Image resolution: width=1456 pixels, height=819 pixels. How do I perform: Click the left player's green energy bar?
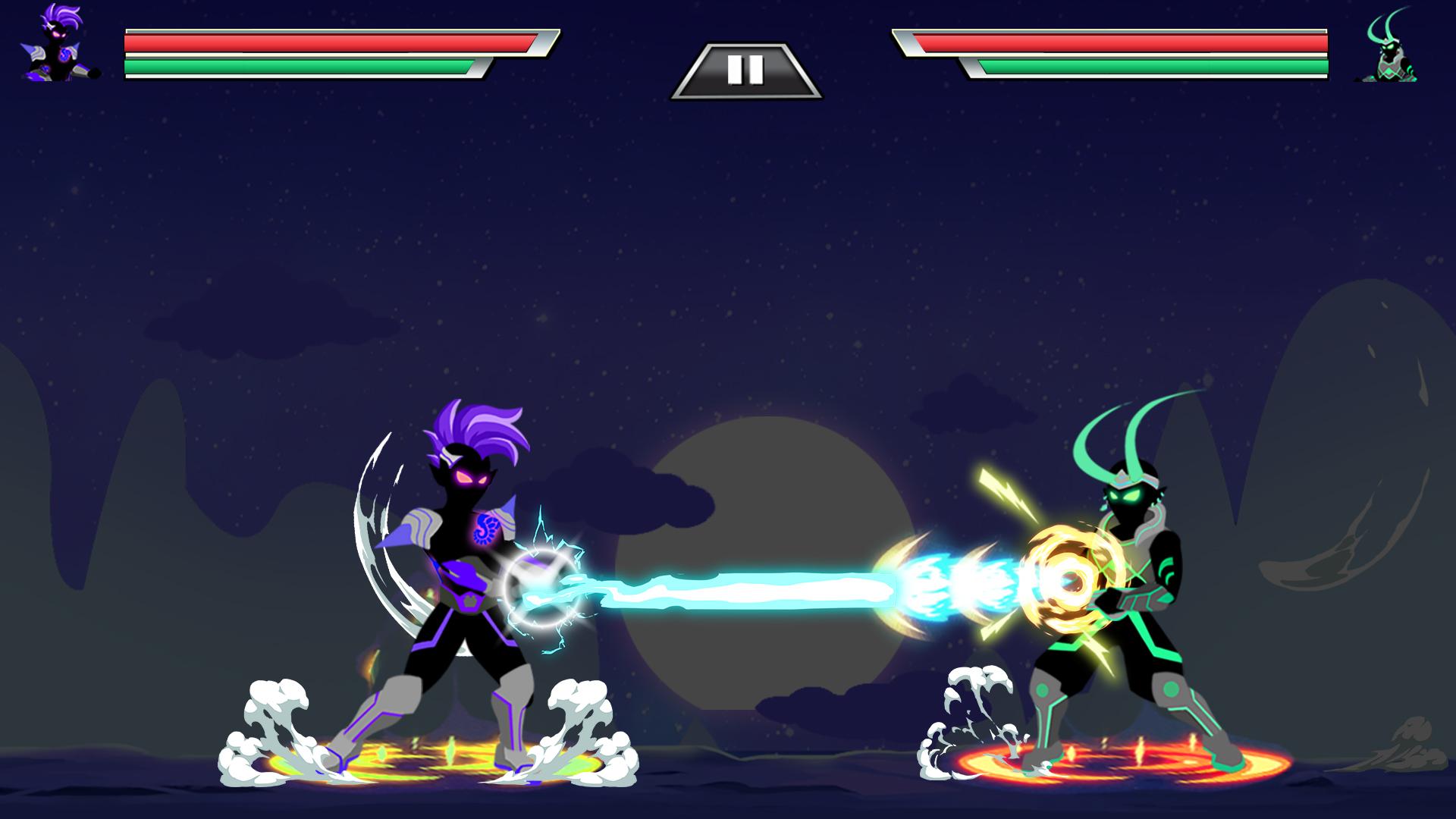[296, 67]
